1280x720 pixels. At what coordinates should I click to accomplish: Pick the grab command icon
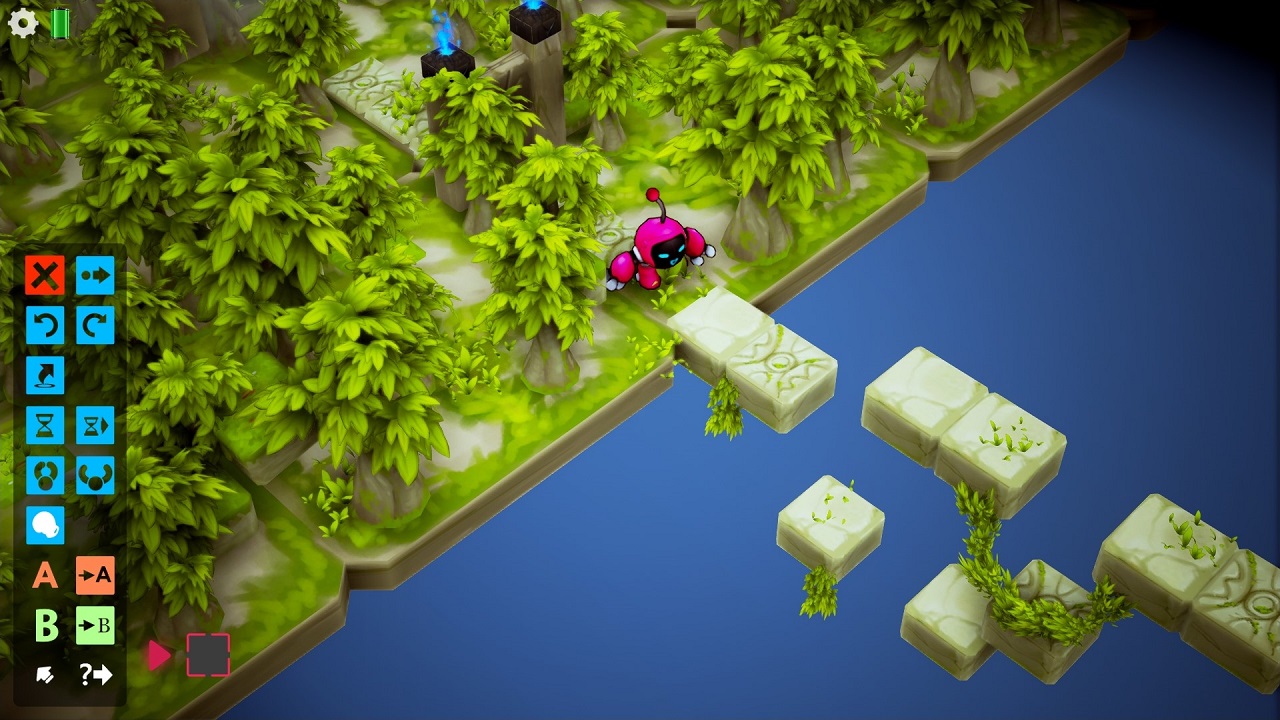tap(44, 475)
